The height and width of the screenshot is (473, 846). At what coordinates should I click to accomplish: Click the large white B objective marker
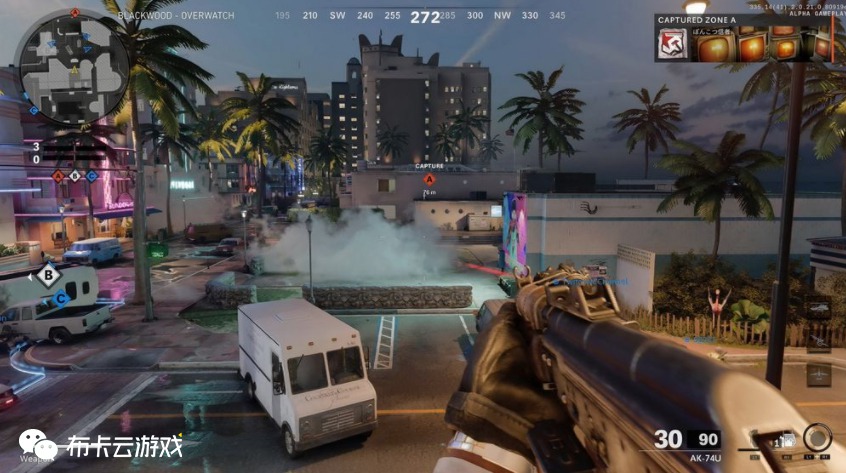pyautogui.click(x=48, y=275)
